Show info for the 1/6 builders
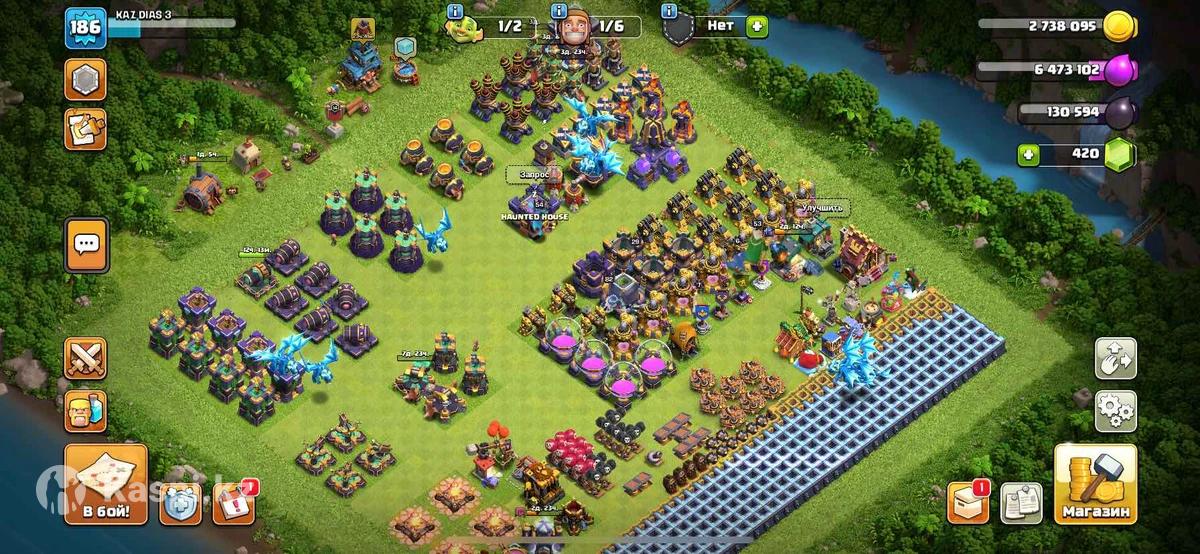 (x=560, y=10)
